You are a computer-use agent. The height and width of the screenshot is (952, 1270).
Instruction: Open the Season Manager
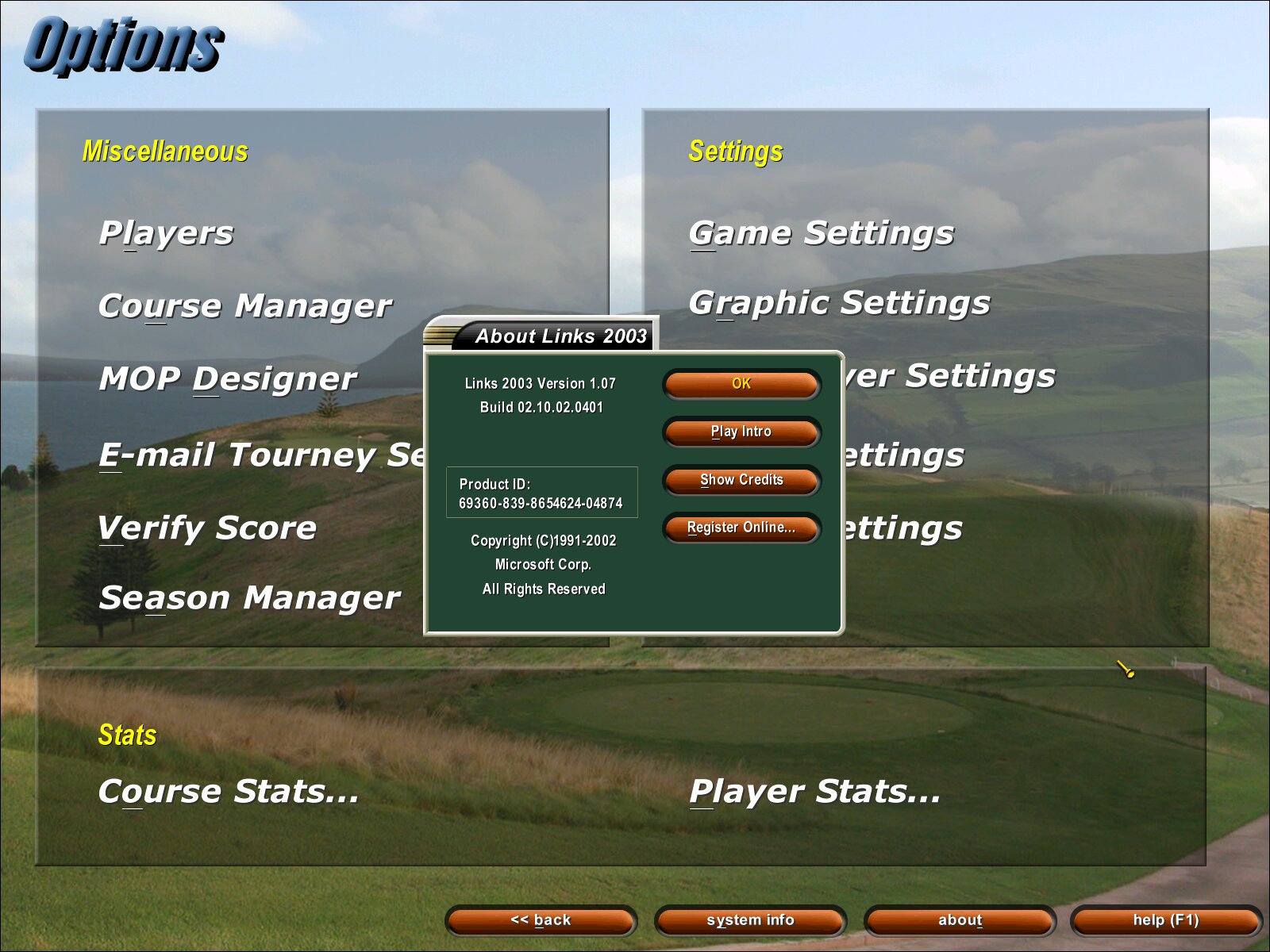(x=249, y=598)
